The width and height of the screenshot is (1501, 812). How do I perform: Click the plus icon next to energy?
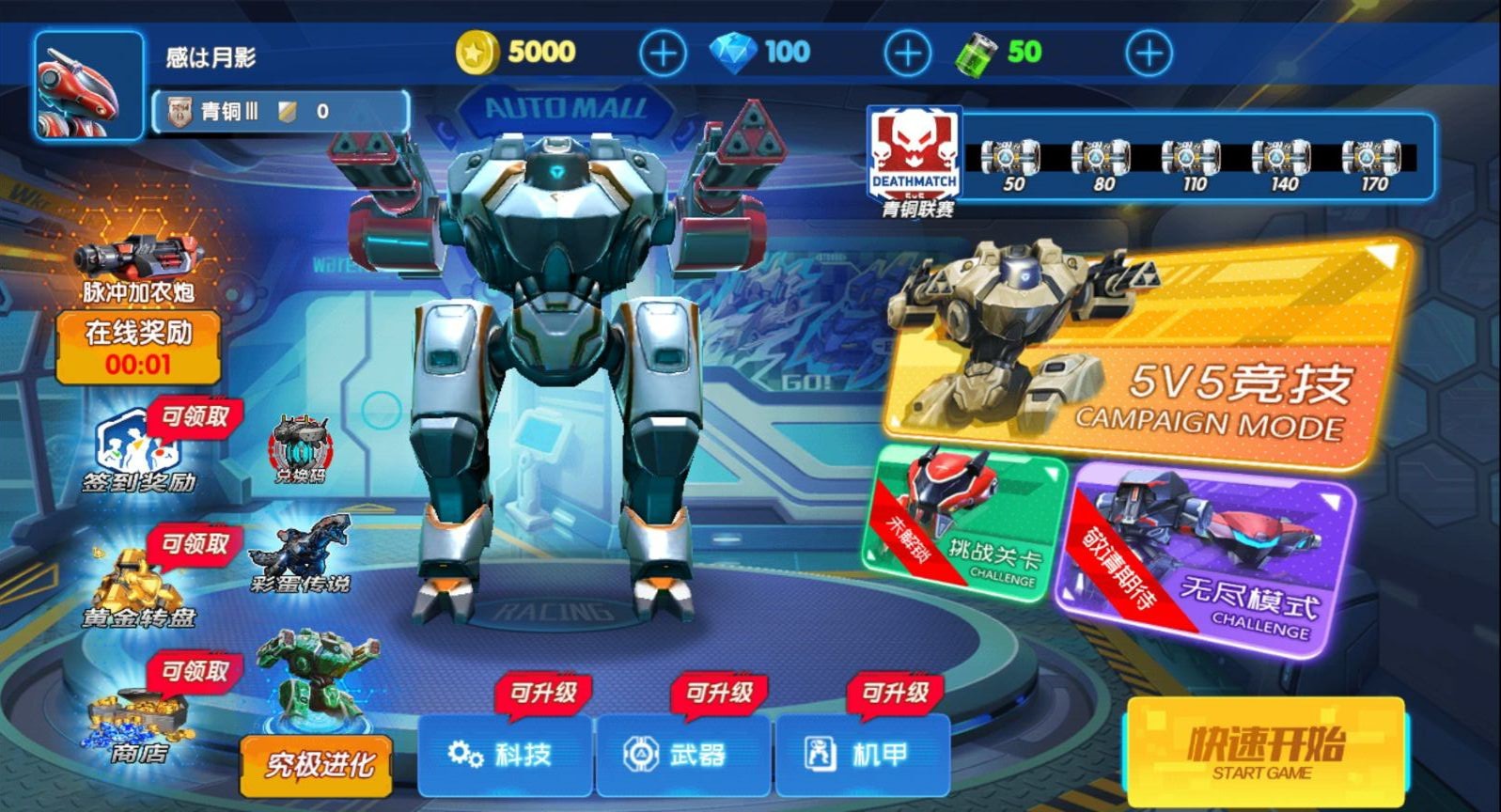pos(1149,53)
